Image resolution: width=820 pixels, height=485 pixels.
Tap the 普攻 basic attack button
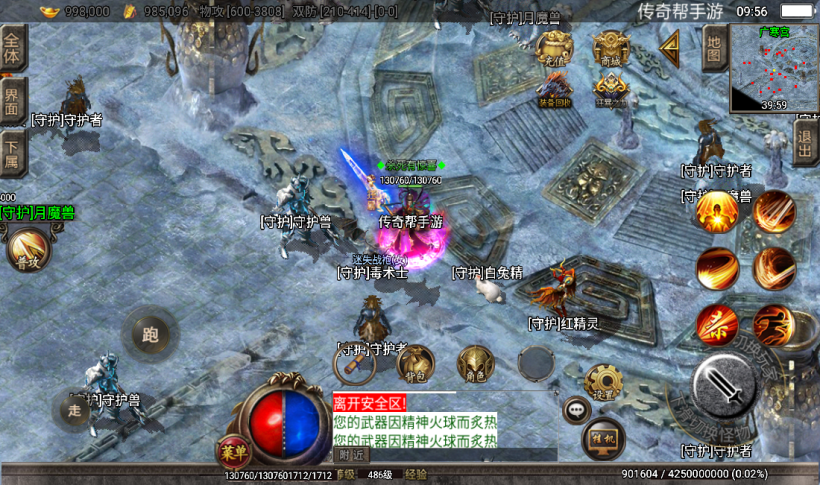point(27,249)
